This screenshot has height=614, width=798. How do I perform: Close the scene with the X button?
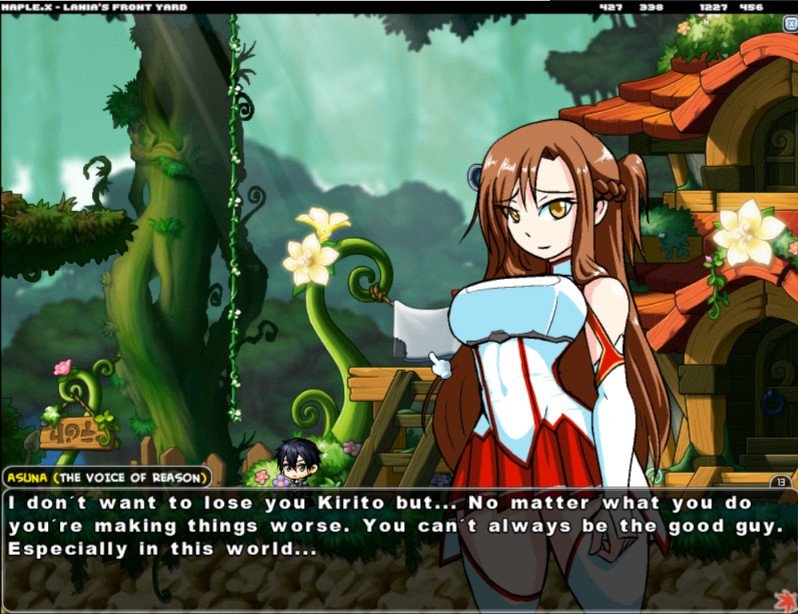coord(790,23)
